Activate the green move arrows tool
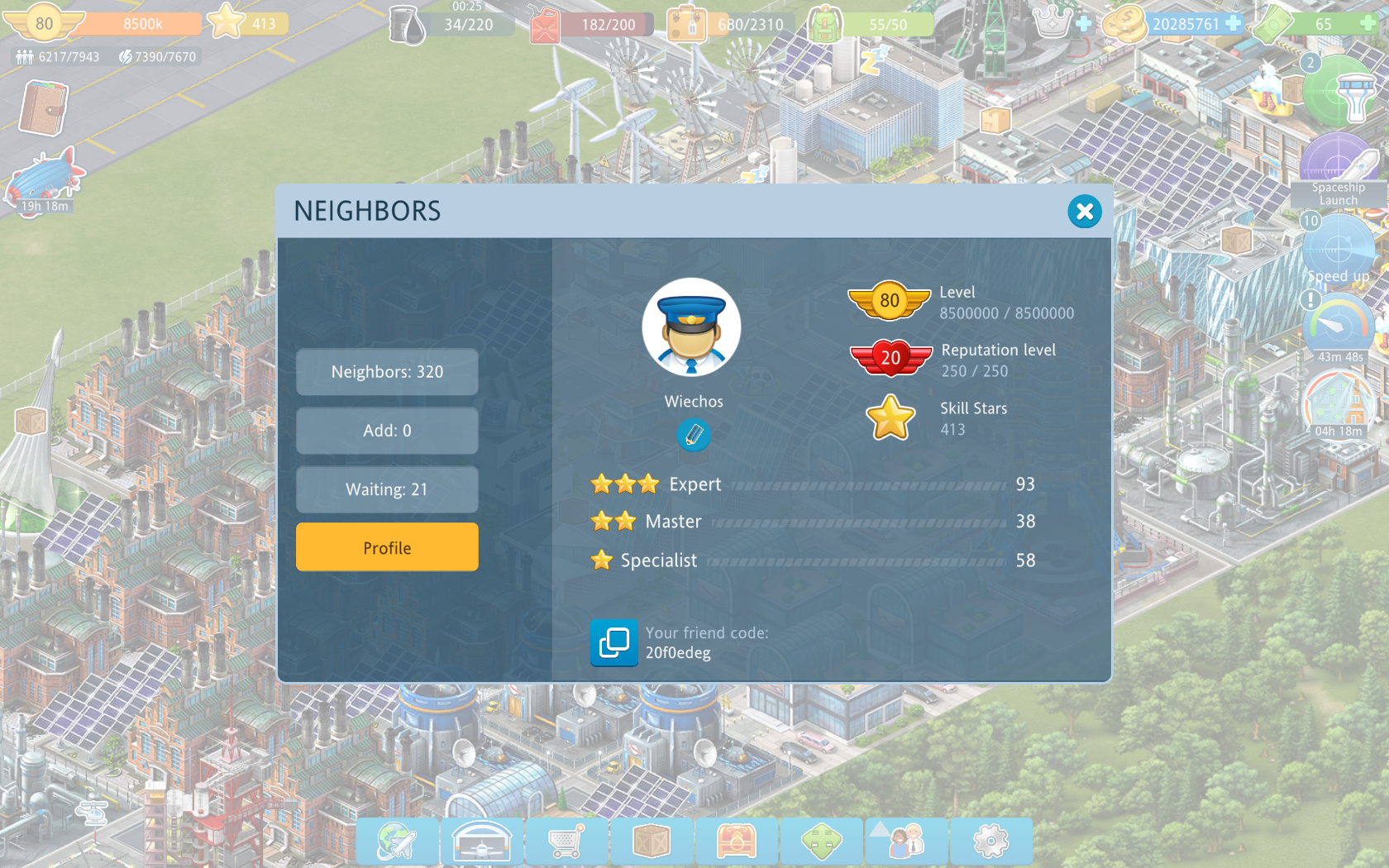 tap(822, 842)
